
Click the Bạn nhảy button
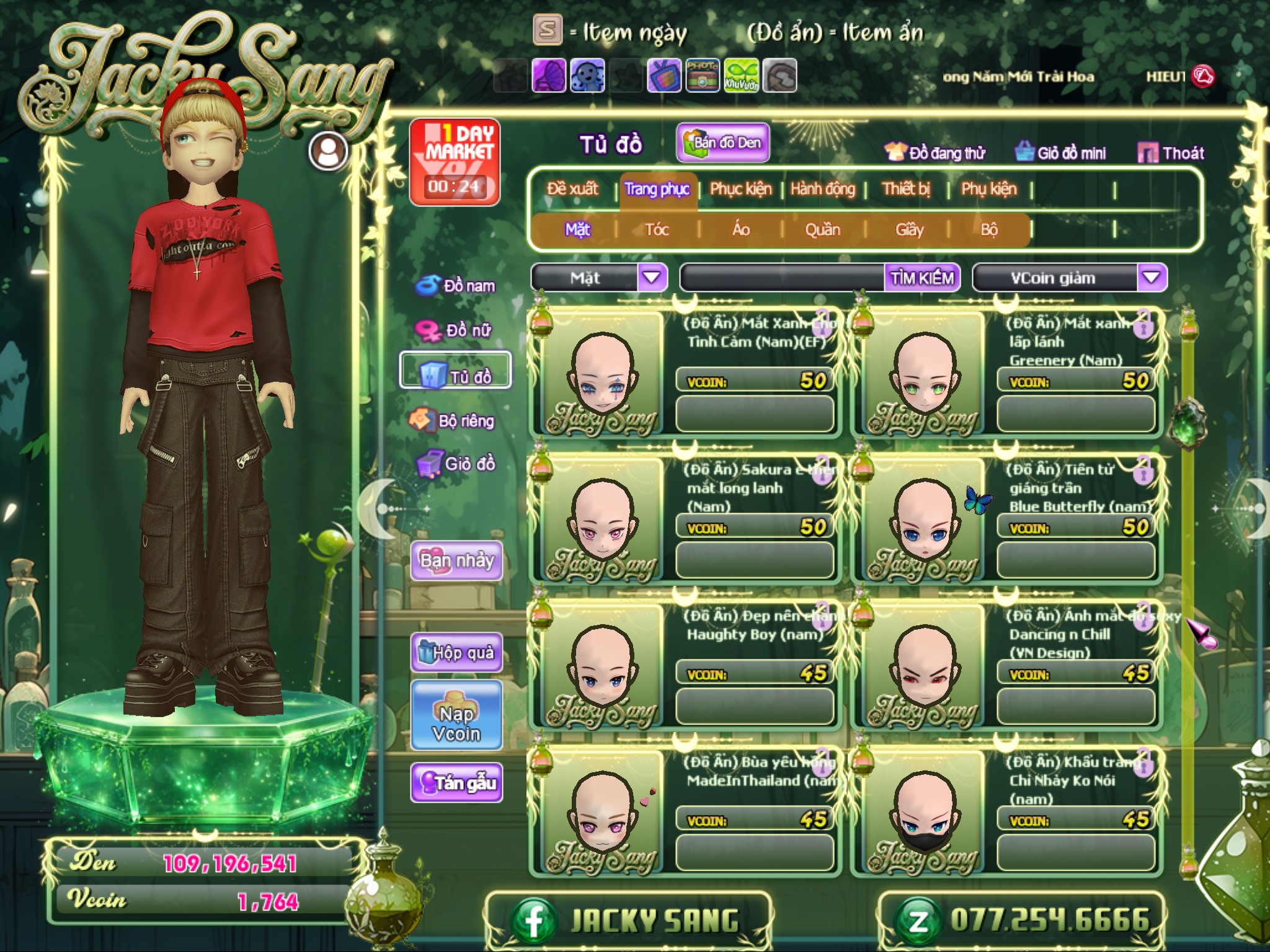pos(456,561)
